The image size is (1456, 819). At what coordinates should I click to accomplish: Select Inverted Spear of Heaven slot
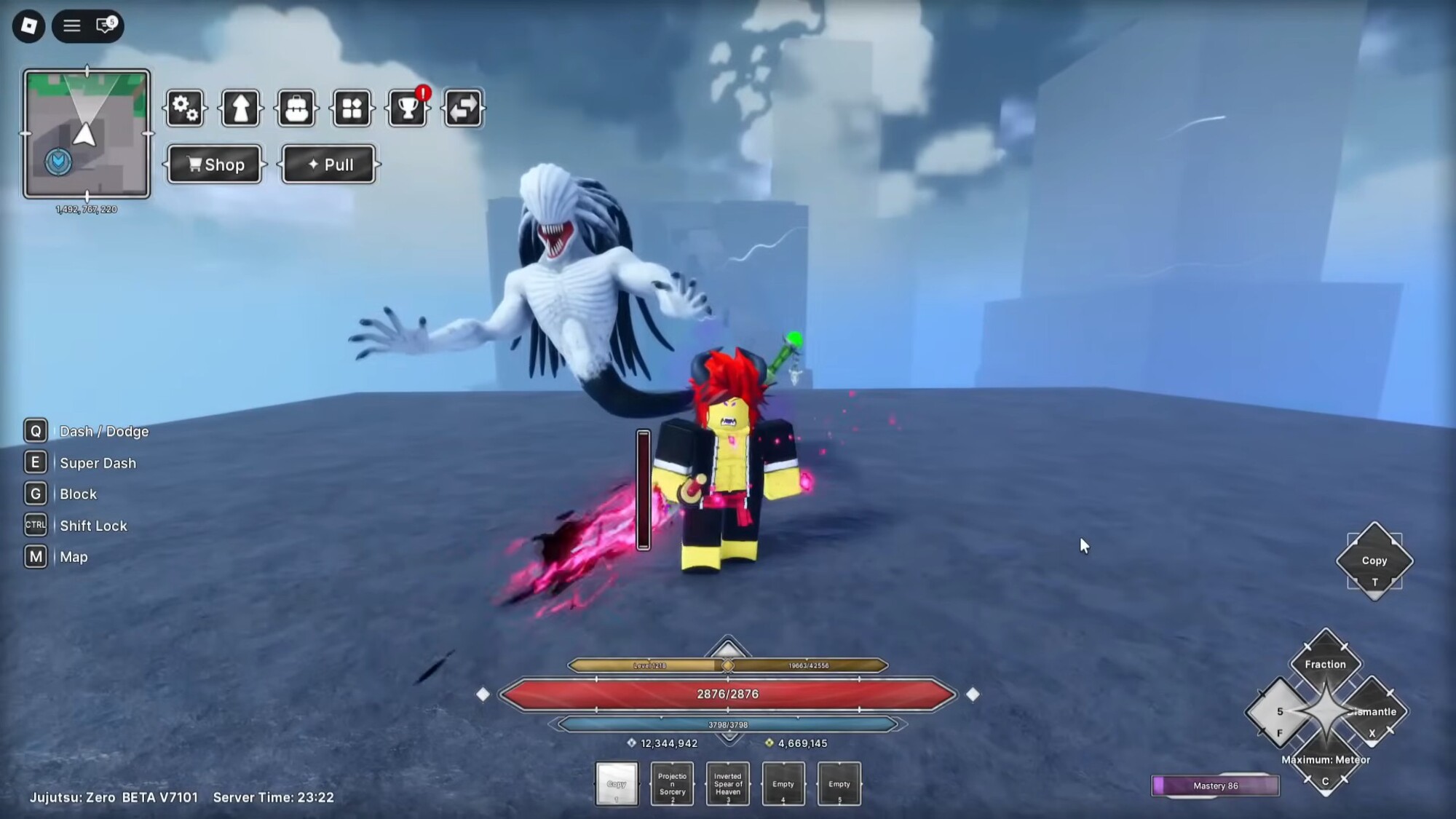pyautogui.click(x=728, y=784)
